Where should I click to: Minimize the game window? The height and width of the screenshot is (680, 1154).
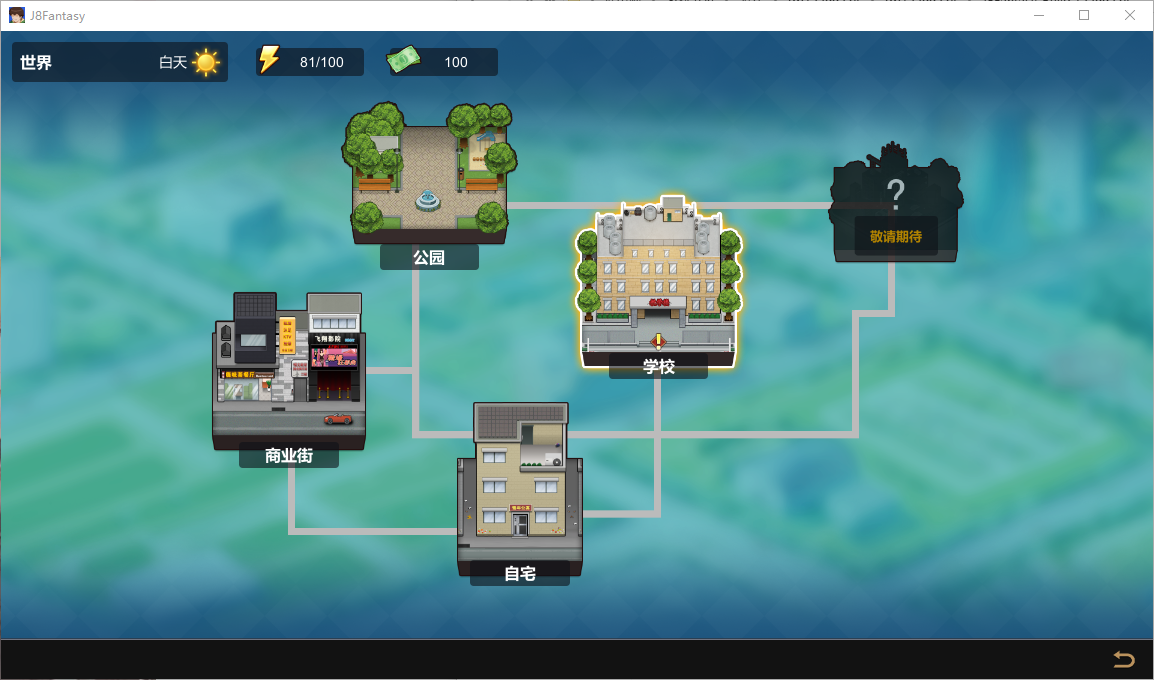click(x=1039, y=15)
